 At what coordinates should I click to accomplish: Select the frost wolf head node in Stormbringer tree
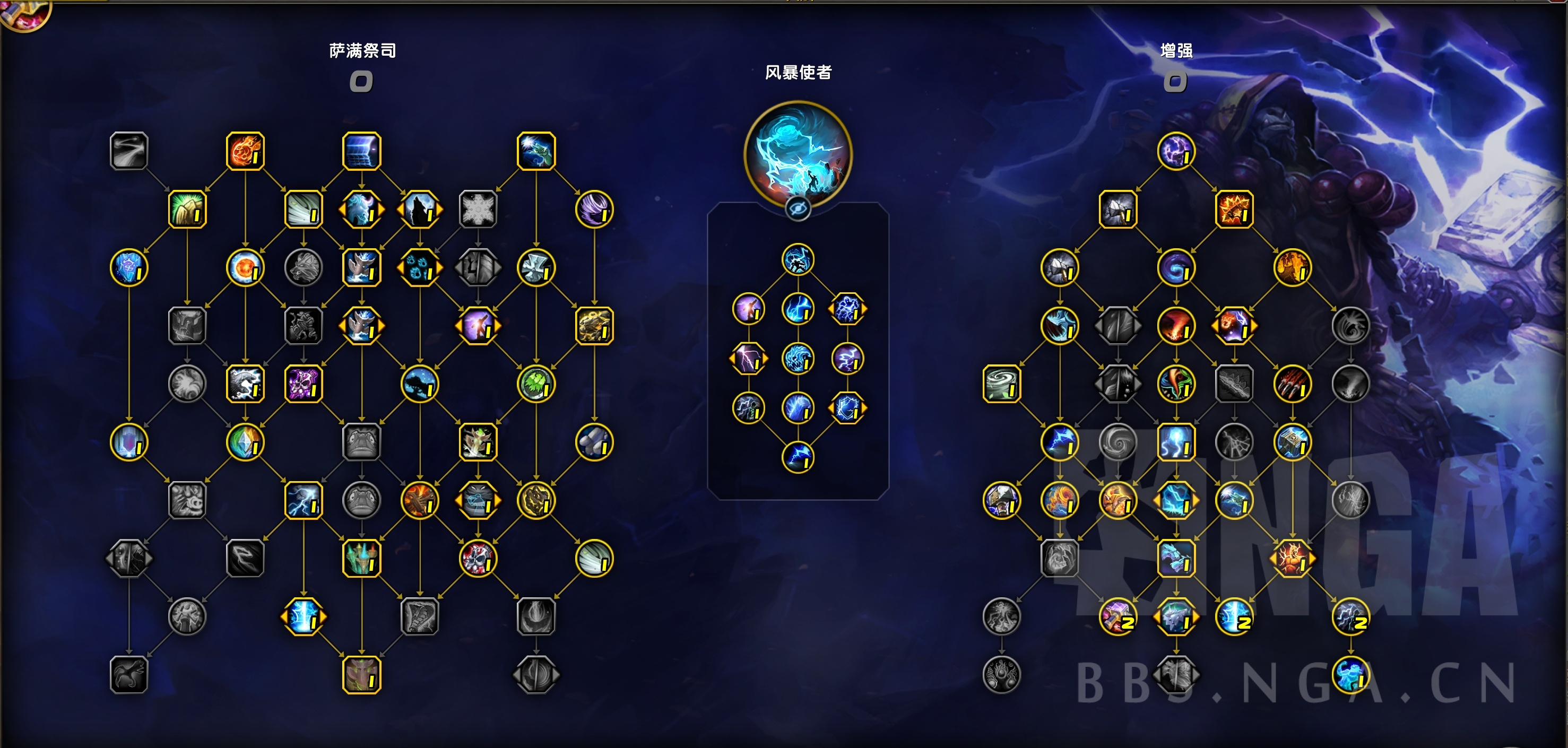point(799,359)
